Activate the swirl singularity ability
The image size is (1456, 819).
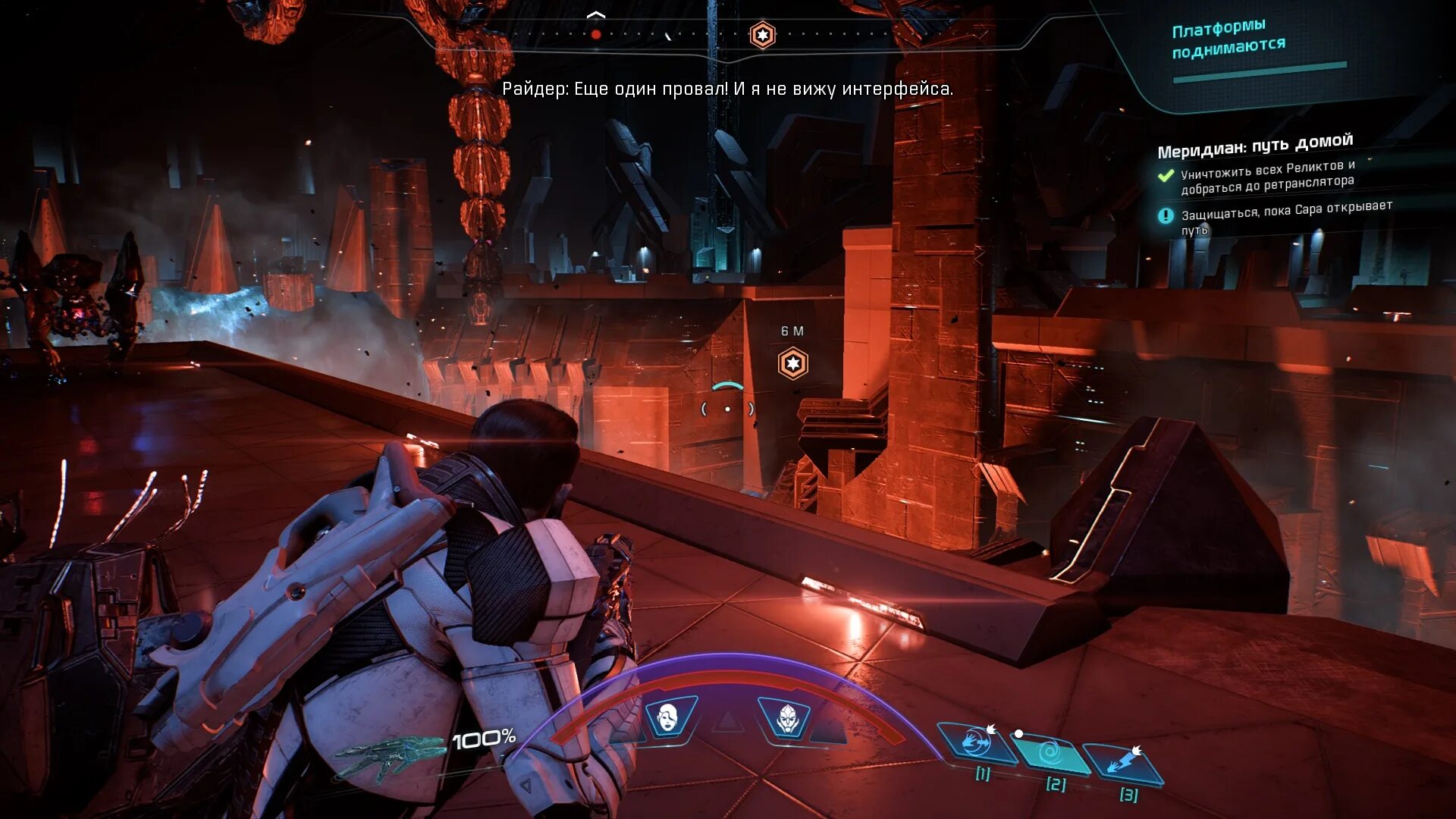click(1050, 753)
